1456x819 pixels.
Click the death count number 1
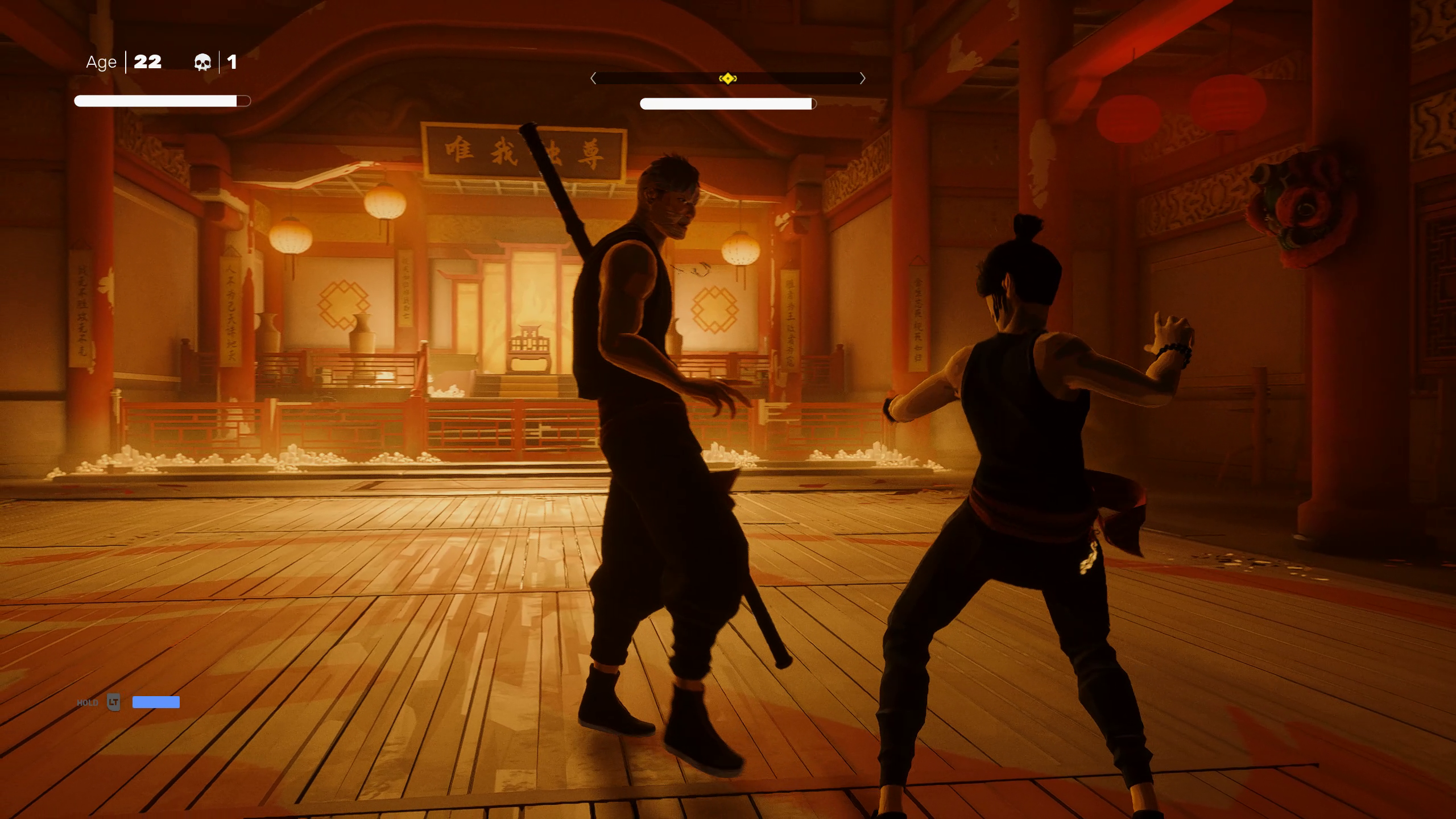(x=231, y=63)
